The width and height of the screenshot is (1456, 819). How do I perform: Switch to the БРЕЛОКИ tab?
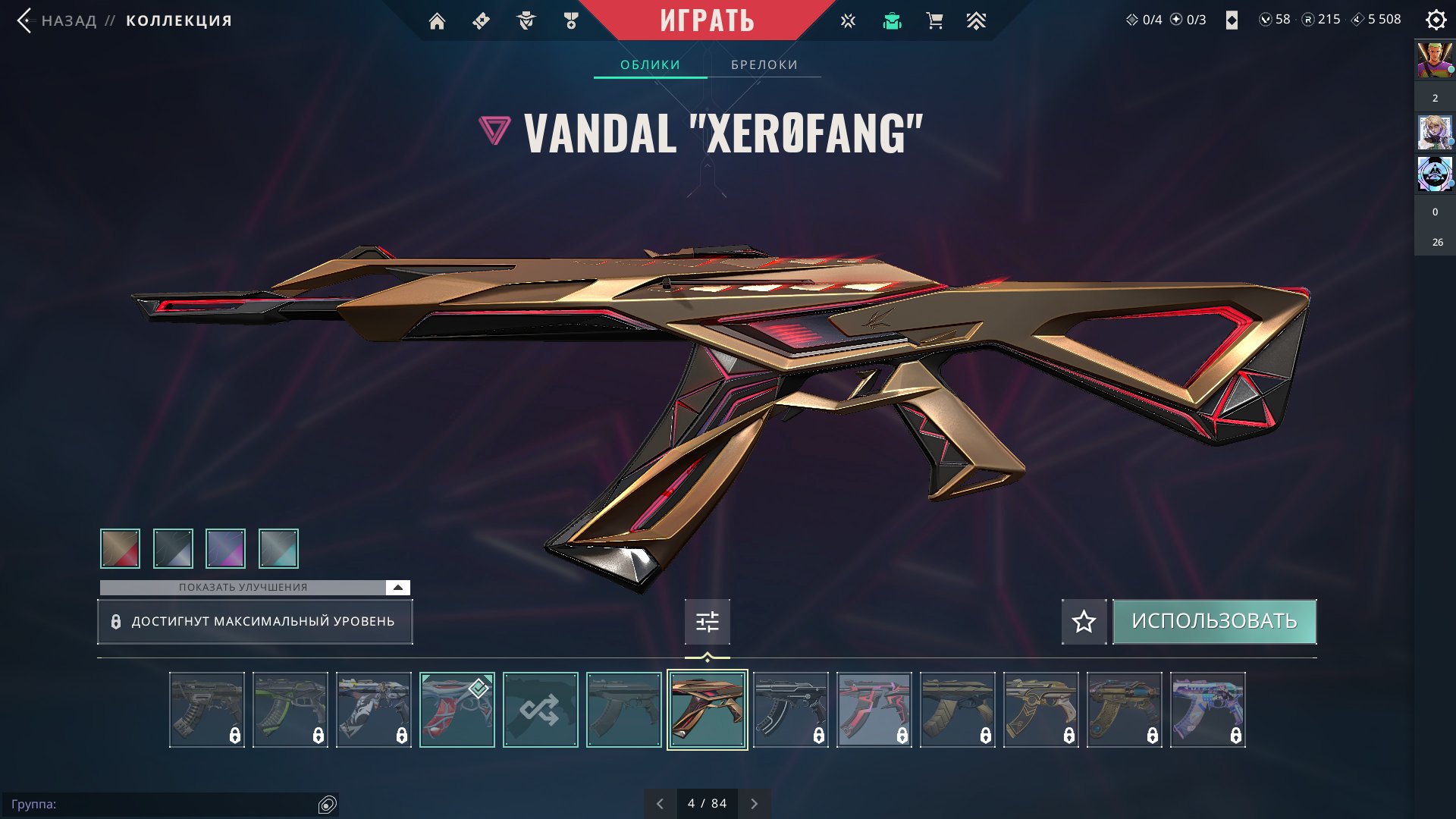click(764, 64)
